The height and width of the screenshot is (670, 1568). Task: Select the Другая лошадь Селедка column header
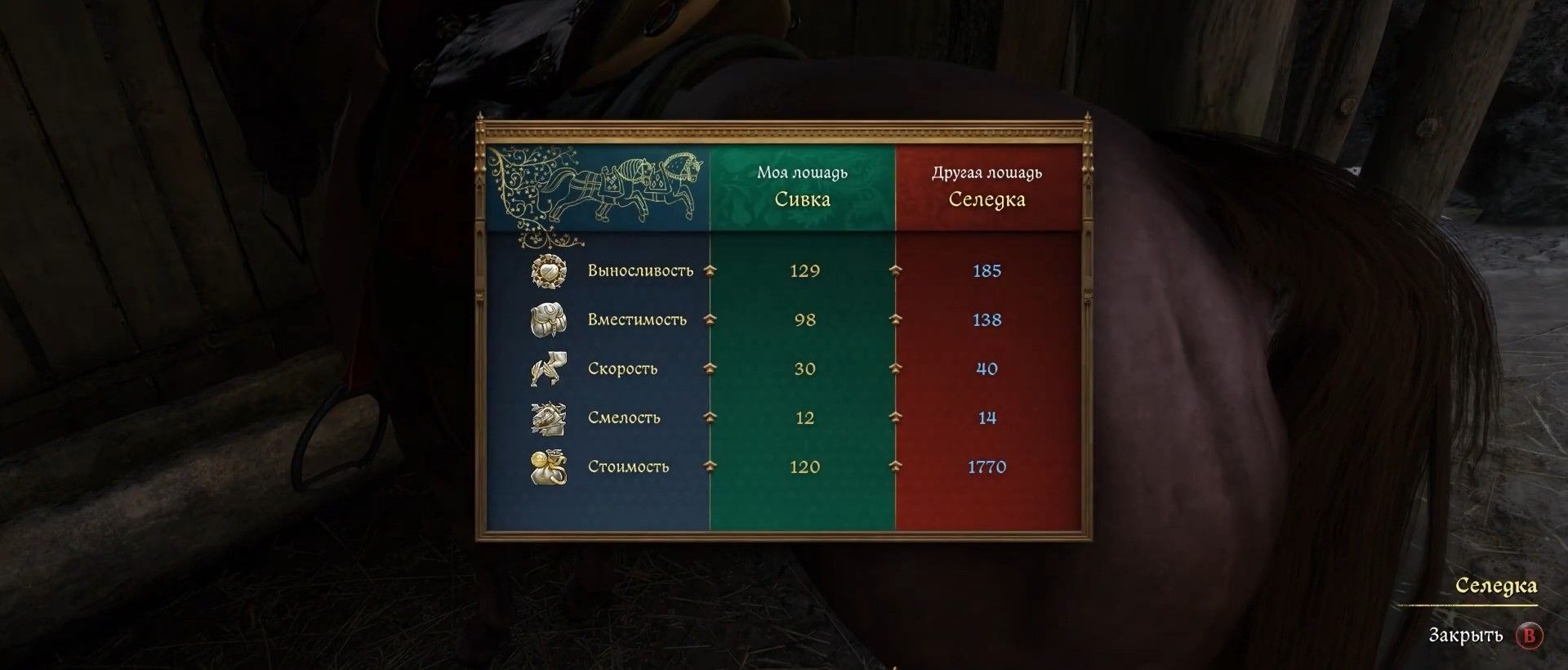[x=987, y=187]
